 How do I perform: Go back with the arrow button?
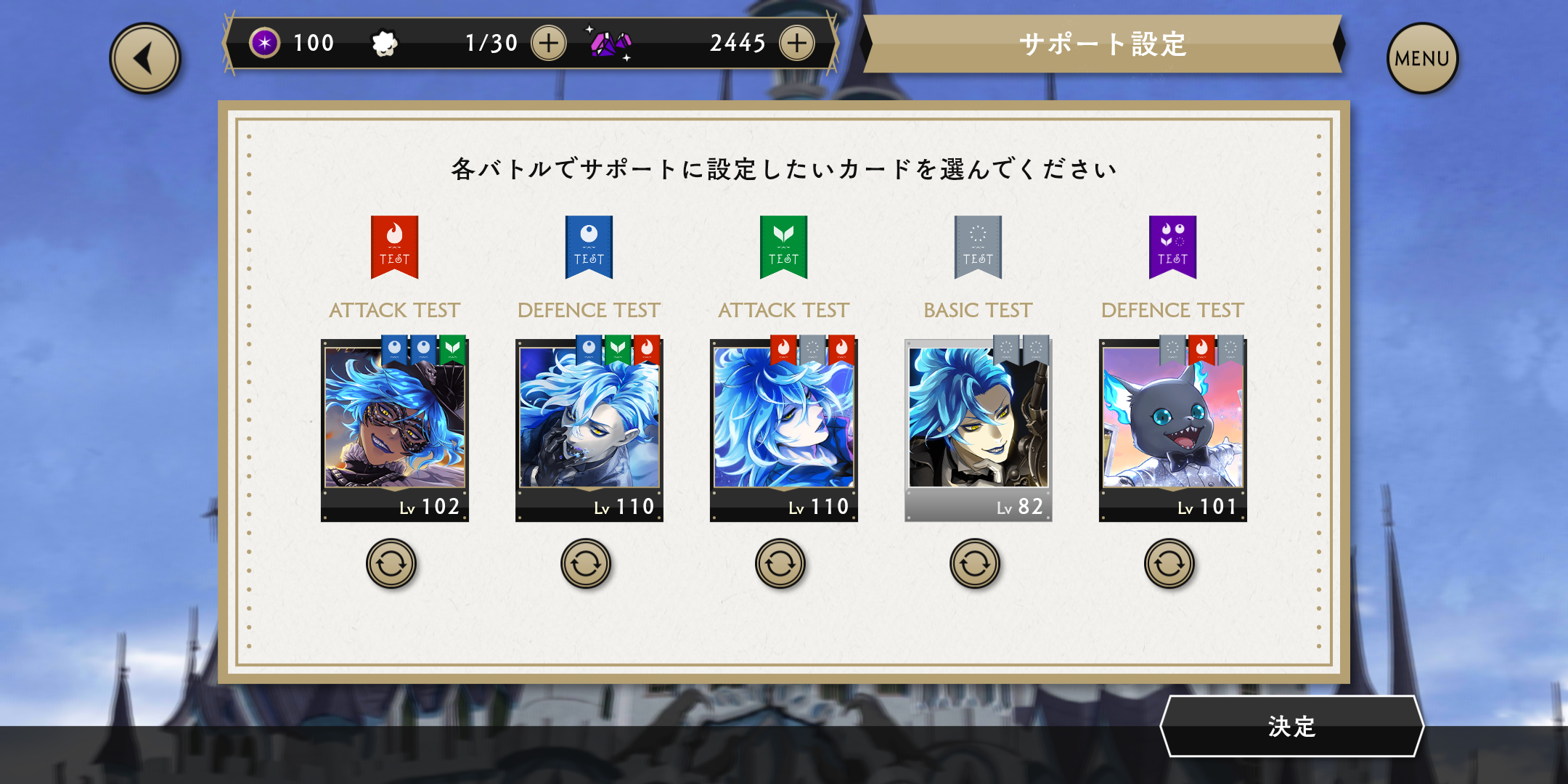coord(145,59)
